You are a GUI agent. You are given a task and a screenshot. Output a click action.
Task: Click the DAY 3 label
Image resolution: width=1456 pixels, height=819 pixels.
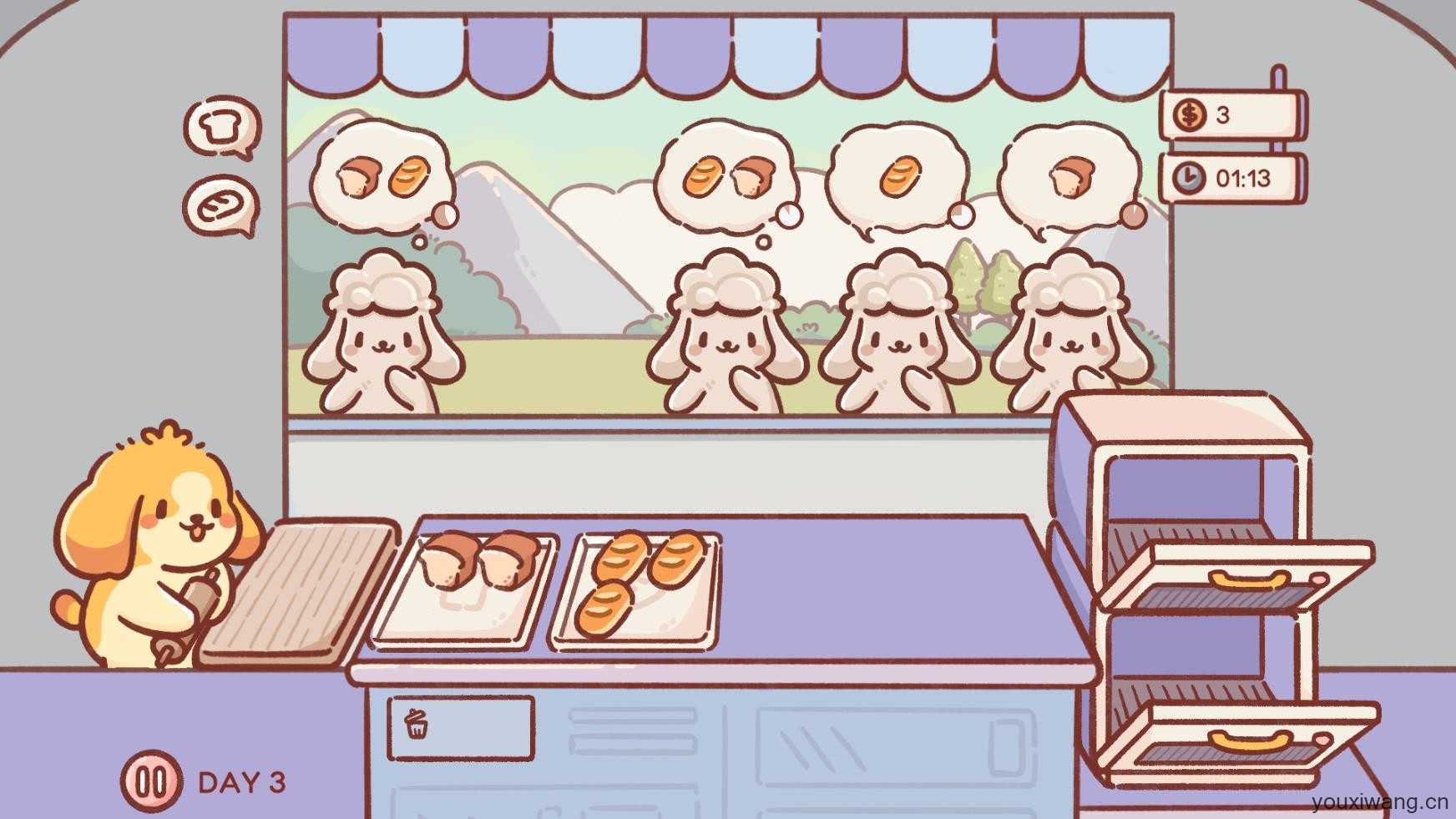[x=242, y=779]
